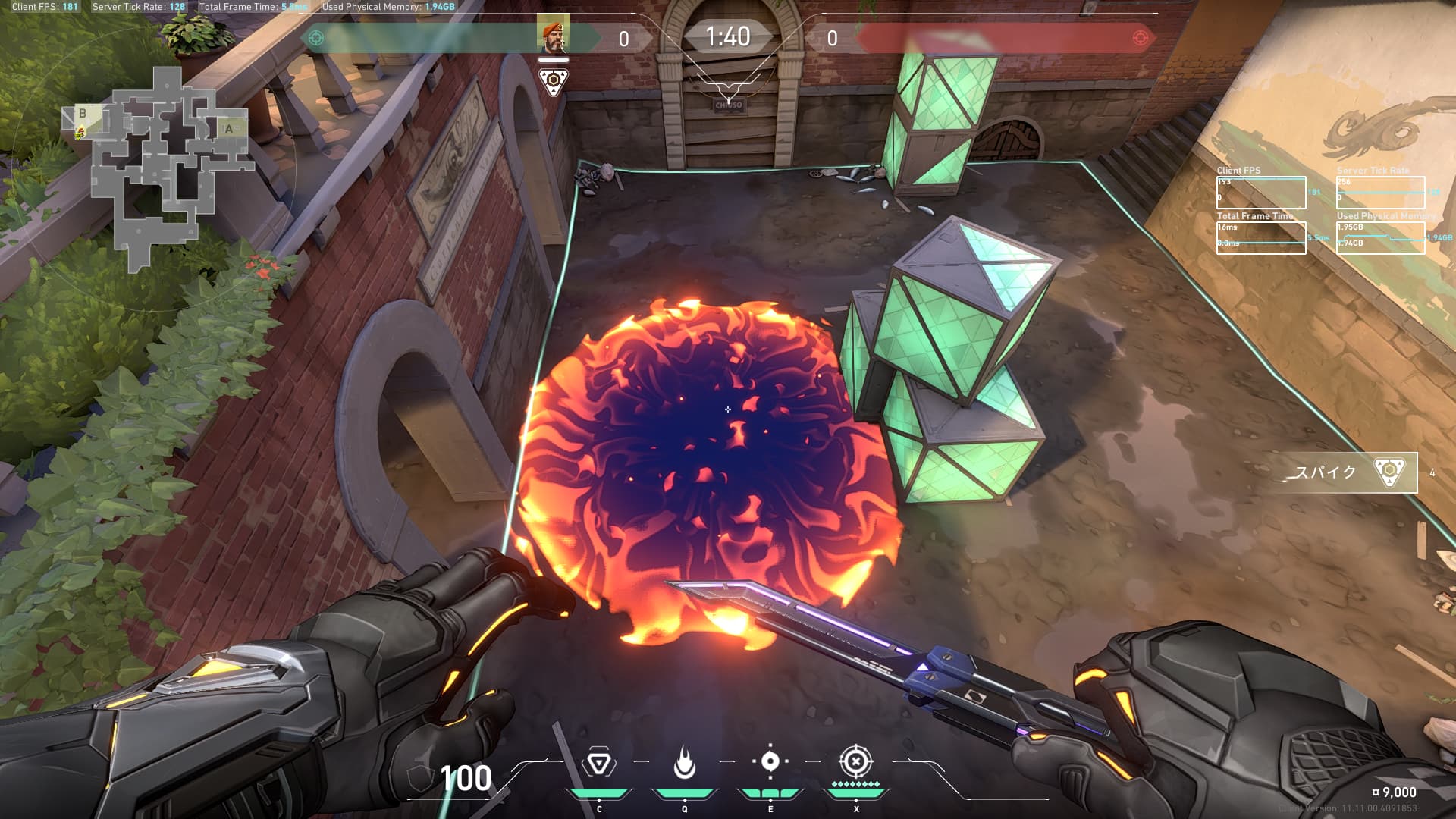Trigger the X ultimate crosshair icon
Image resolution: width=1456 pixels, height=819 pixels.
[x=855, y=761]
